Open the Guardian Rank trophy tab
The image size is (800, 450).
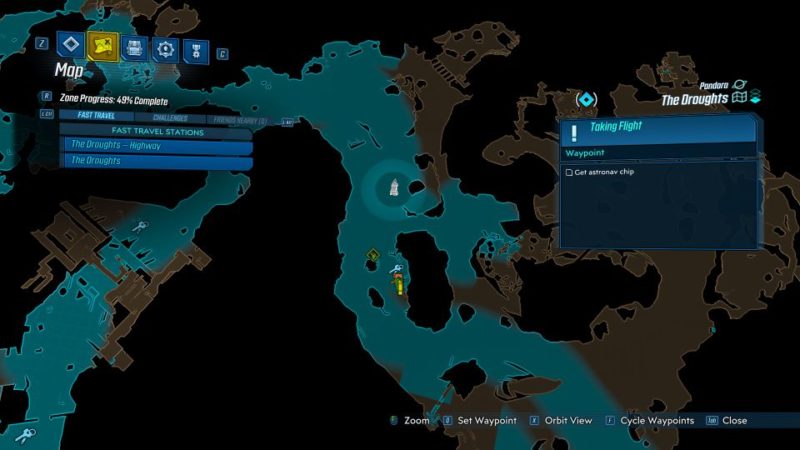(x=195, y=48)
